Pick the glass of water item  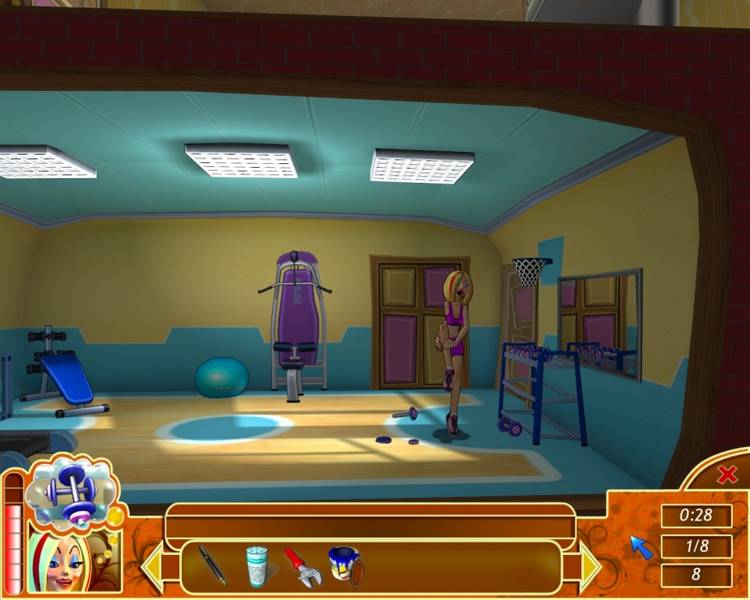point(257,565)
